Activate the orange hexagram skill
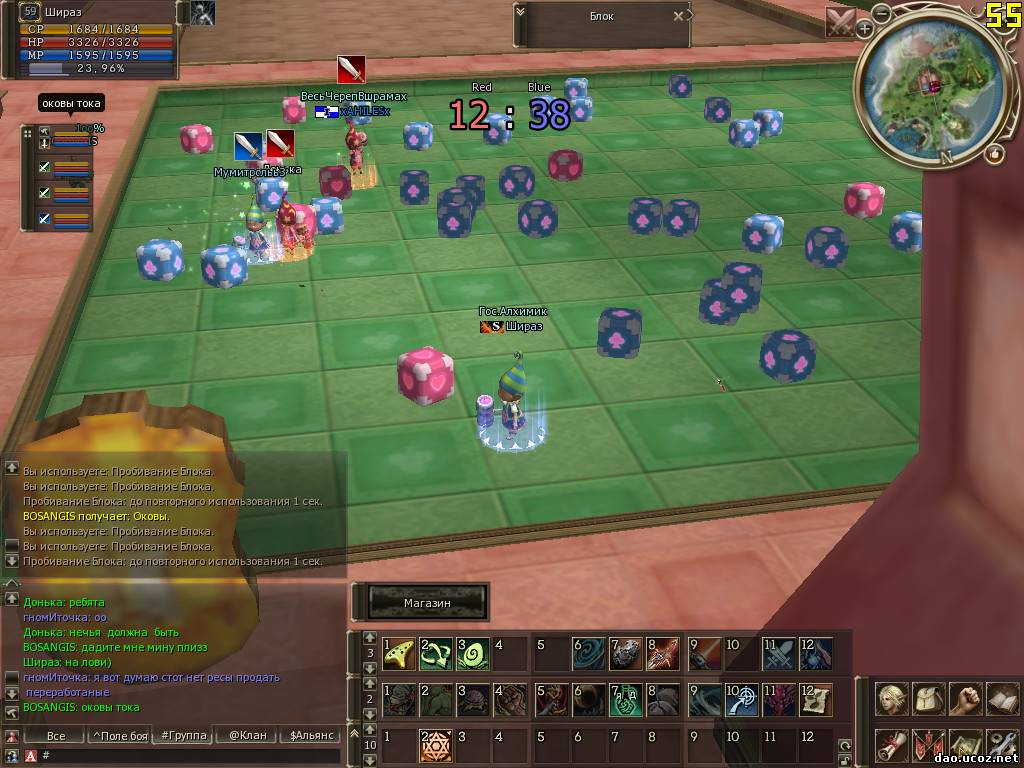The image size is (1024, 768). pyautogui.click(x=436, y=745)
